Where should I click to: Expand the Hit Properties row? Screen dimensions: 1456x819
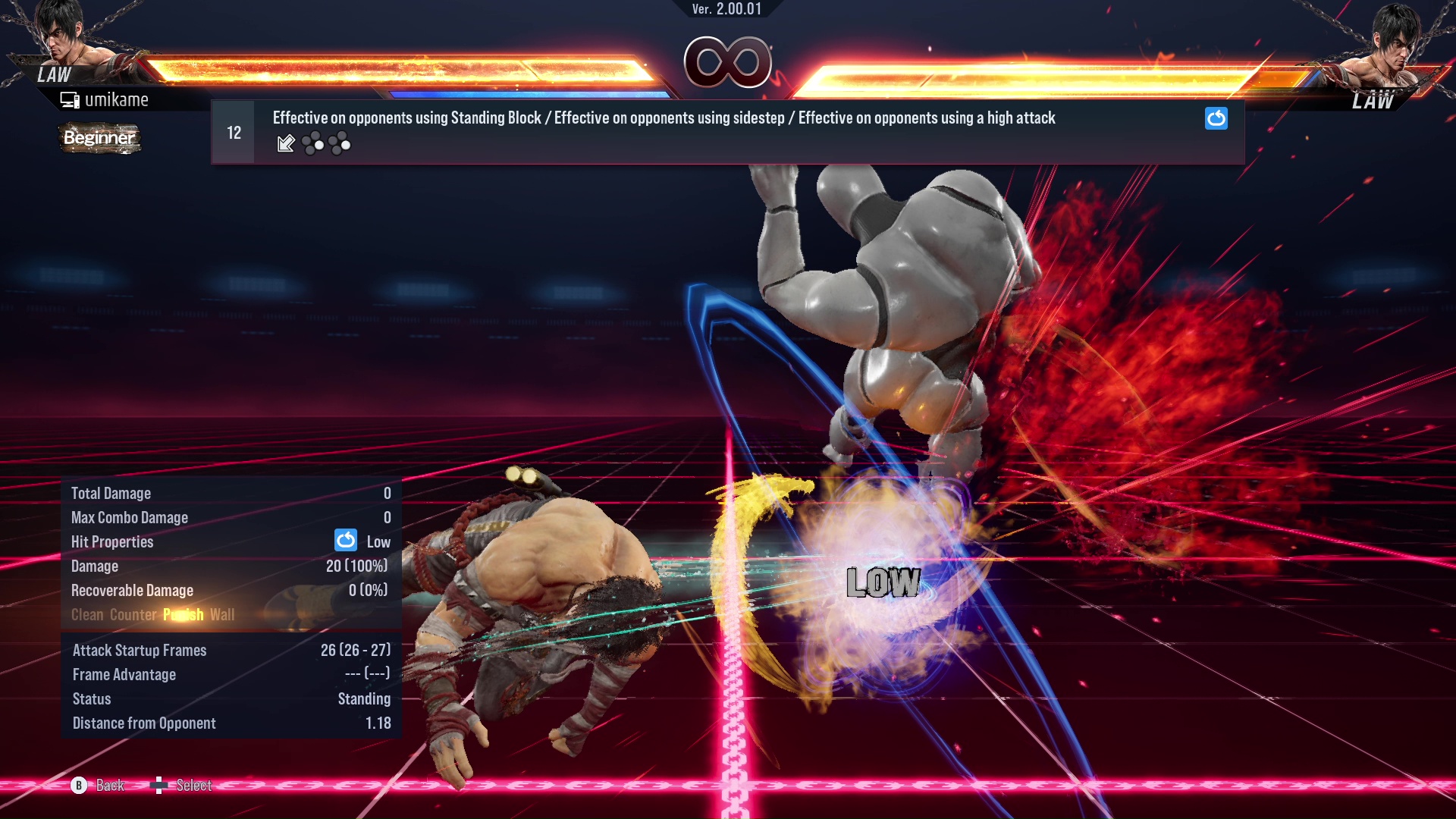pos(112,541)
